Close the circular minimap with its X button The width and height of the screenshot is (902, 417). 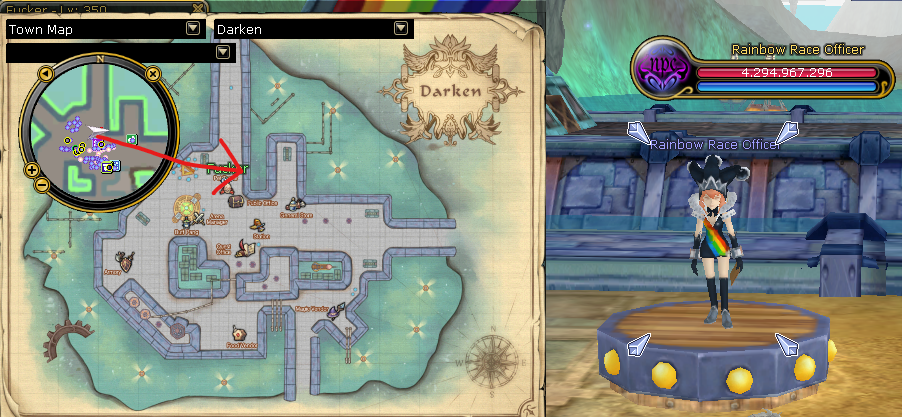152,73
